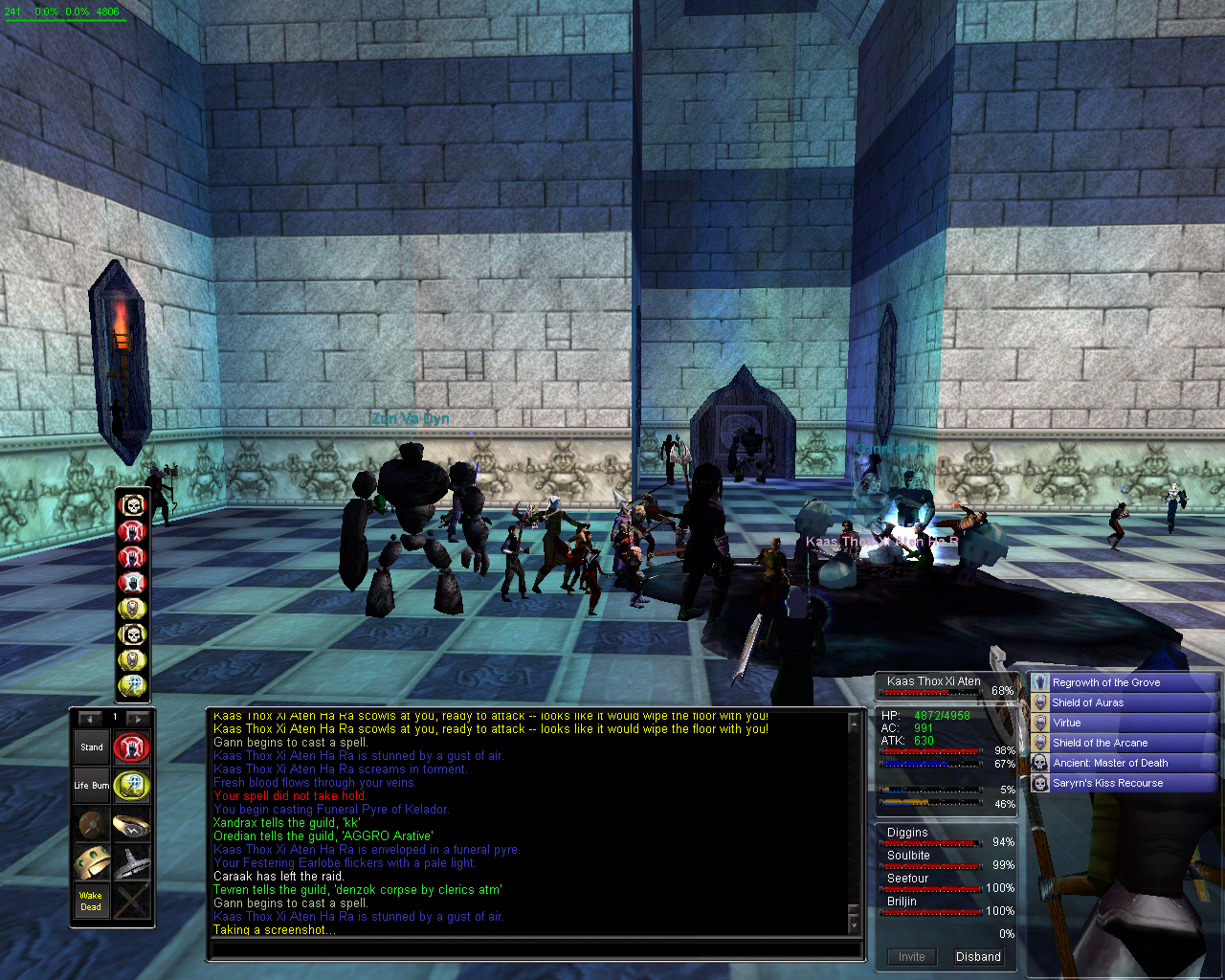1225x980 pixels.
Task: Cast the top red skull spell gem
Action: [x=132, y=504]
